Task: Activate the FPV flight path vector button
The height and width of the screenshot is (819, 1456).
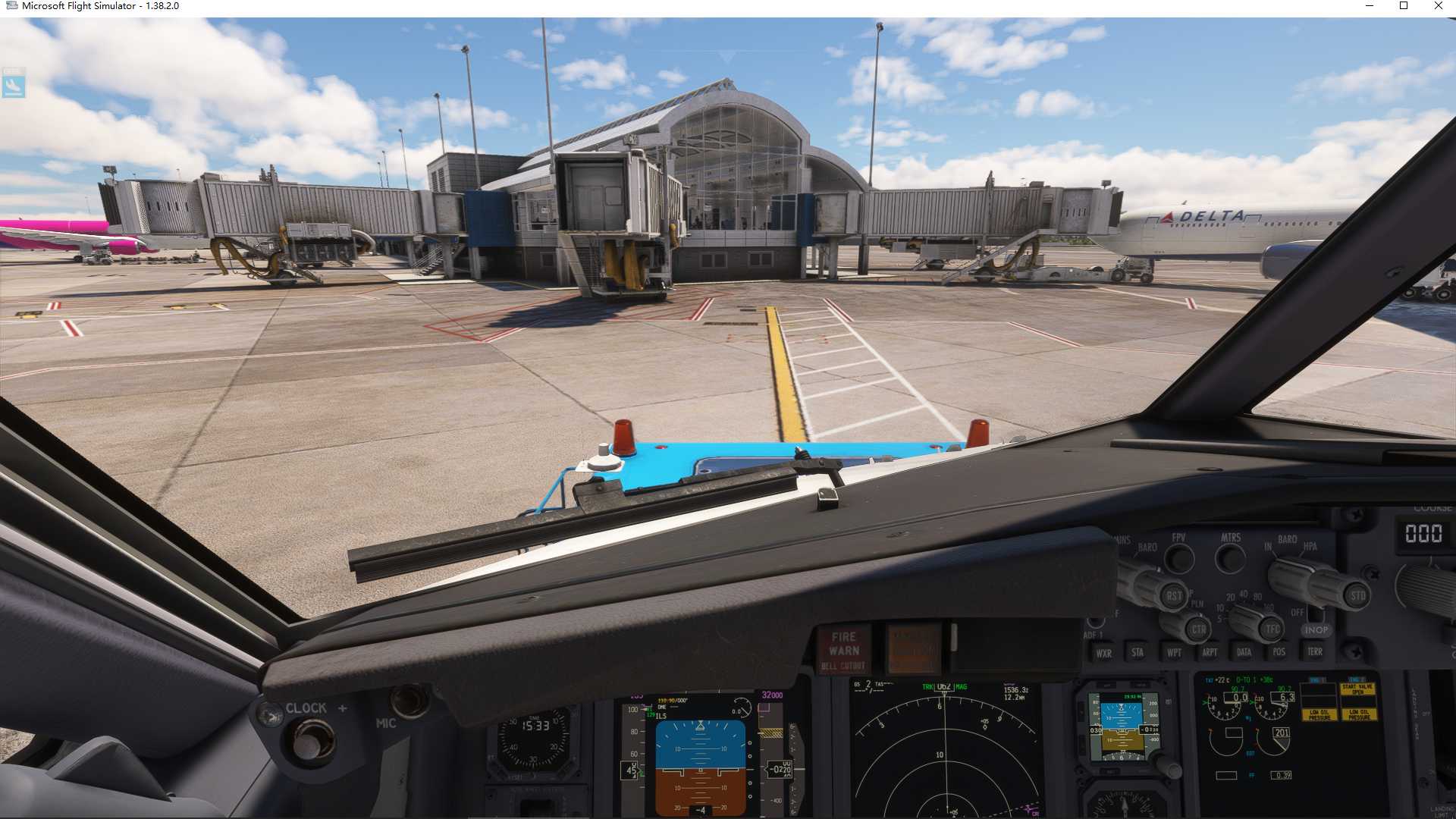Action: point(1180,557)
